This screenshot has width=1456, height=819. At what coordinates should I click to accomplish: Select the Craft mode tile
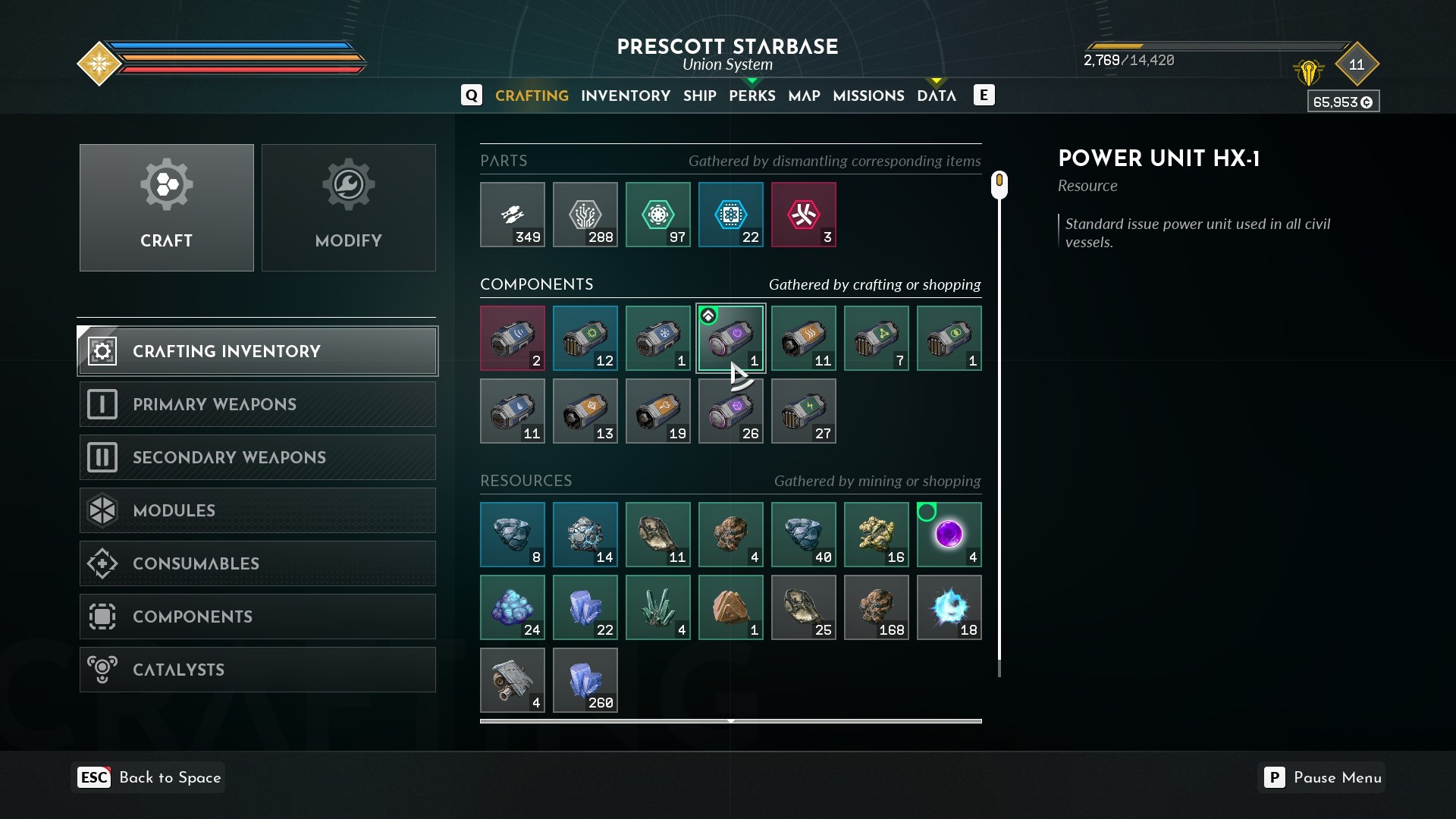[x=167, y=208]
